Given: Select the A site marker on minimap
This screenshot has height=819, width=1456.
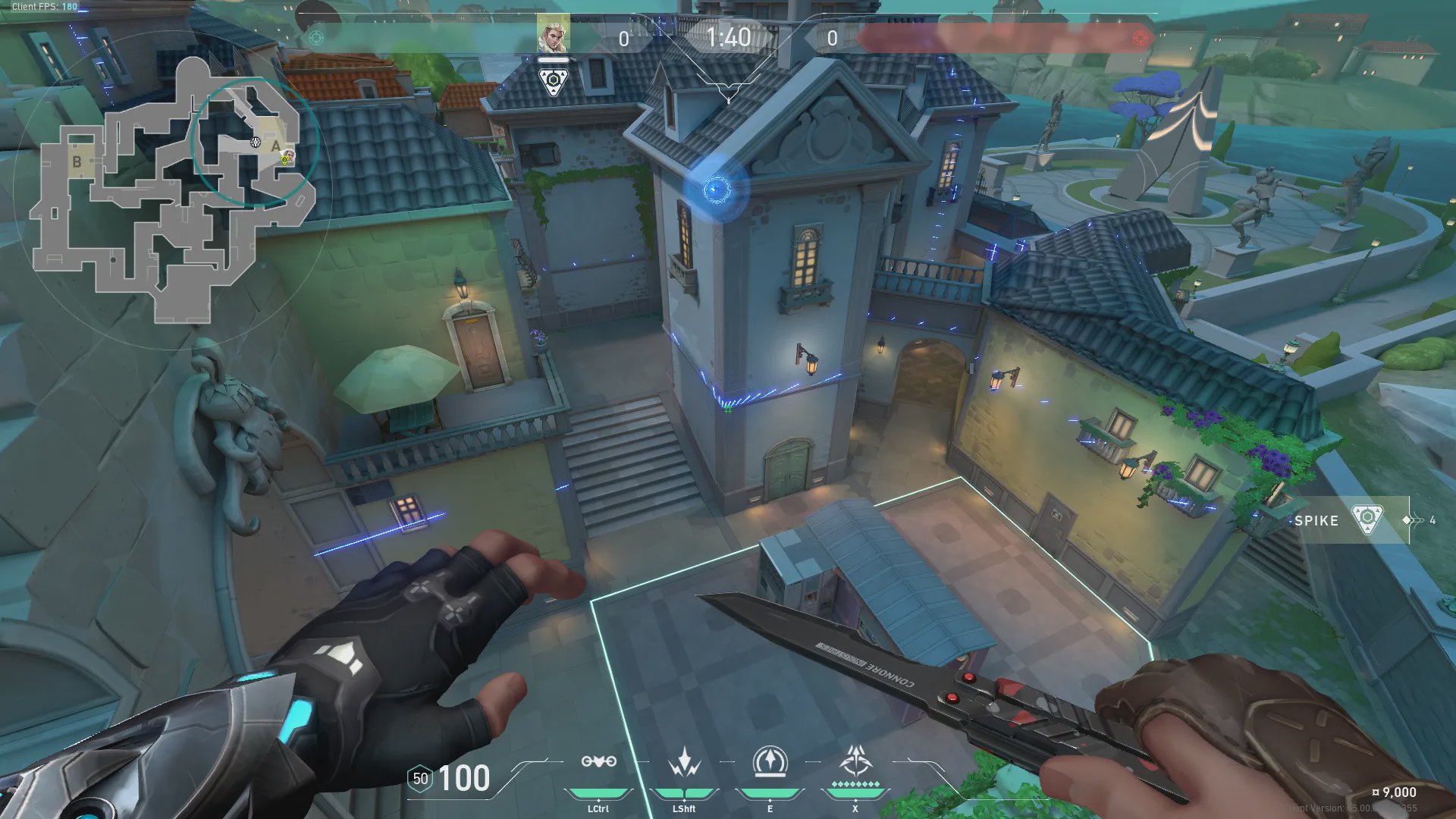Looking at the screenshot, I should pyautogui.click(x=276, y=146).
